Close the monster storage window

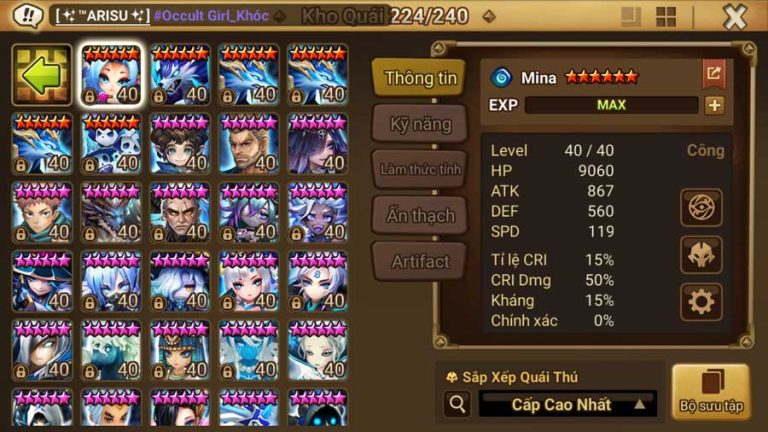(x=735, y=17)
